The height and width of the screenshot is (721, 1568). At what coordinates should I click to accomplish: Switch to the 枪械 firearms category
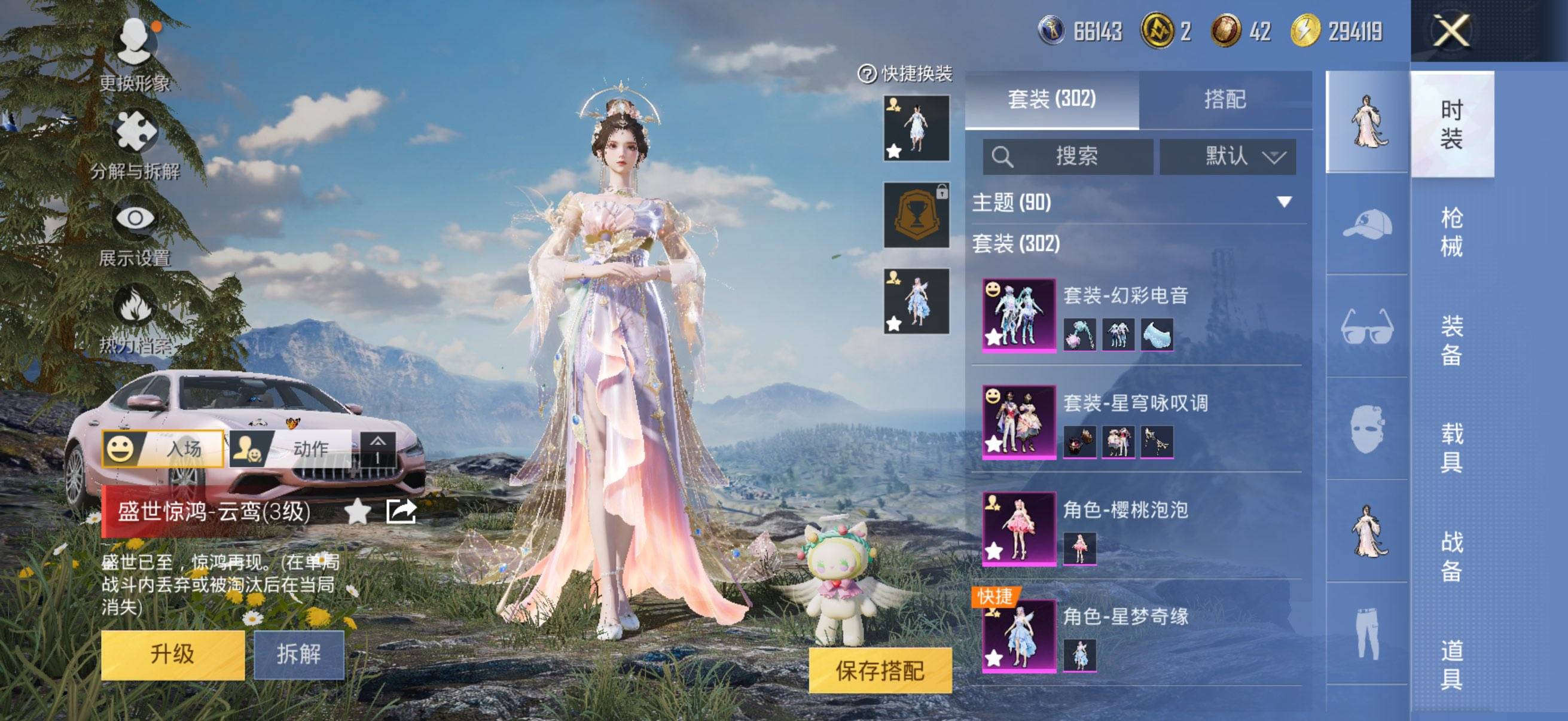click(x=1451, y=232)
